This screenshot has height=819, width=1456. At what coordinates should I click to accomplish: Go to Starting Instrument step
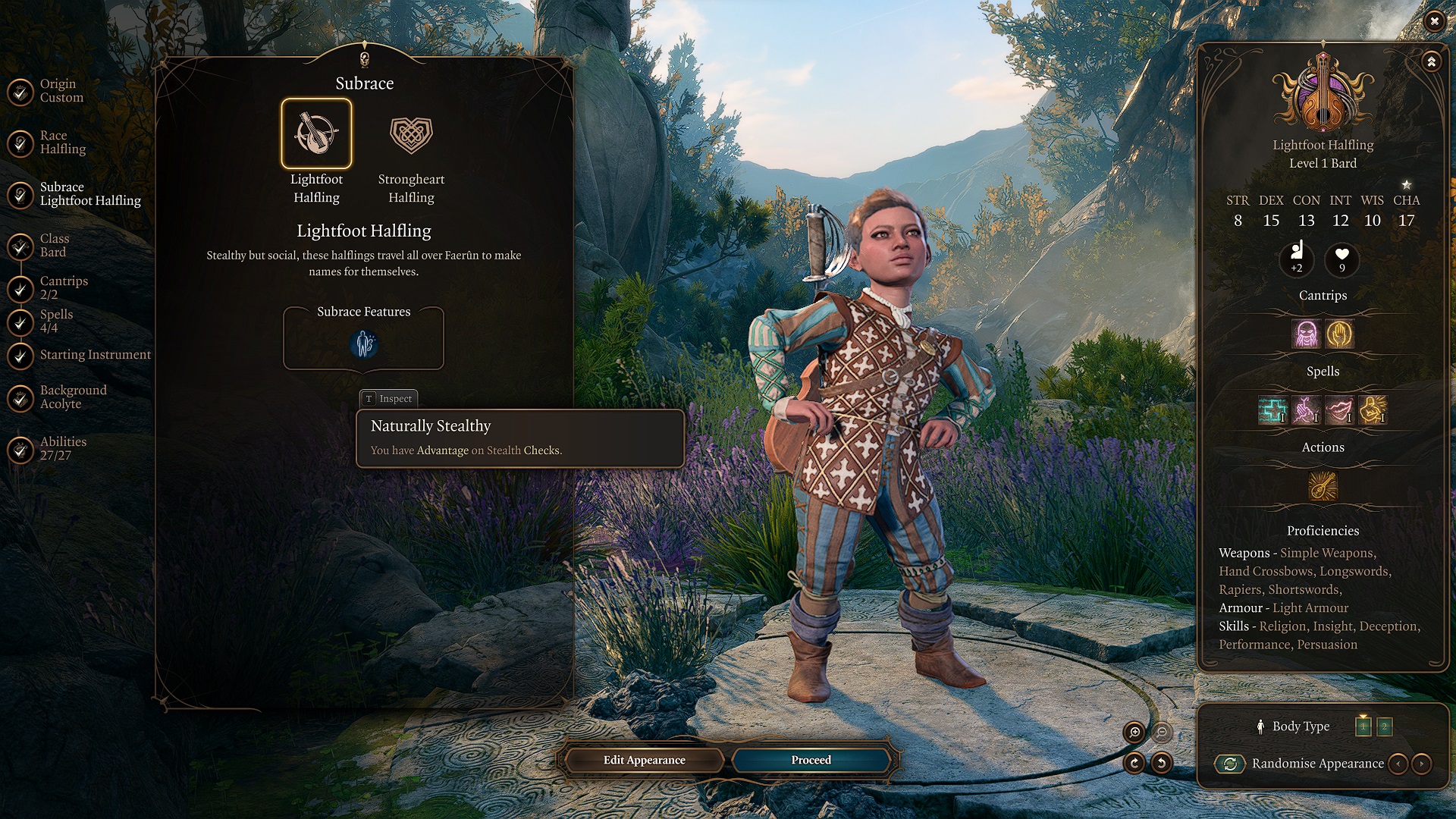pos(95,354)
